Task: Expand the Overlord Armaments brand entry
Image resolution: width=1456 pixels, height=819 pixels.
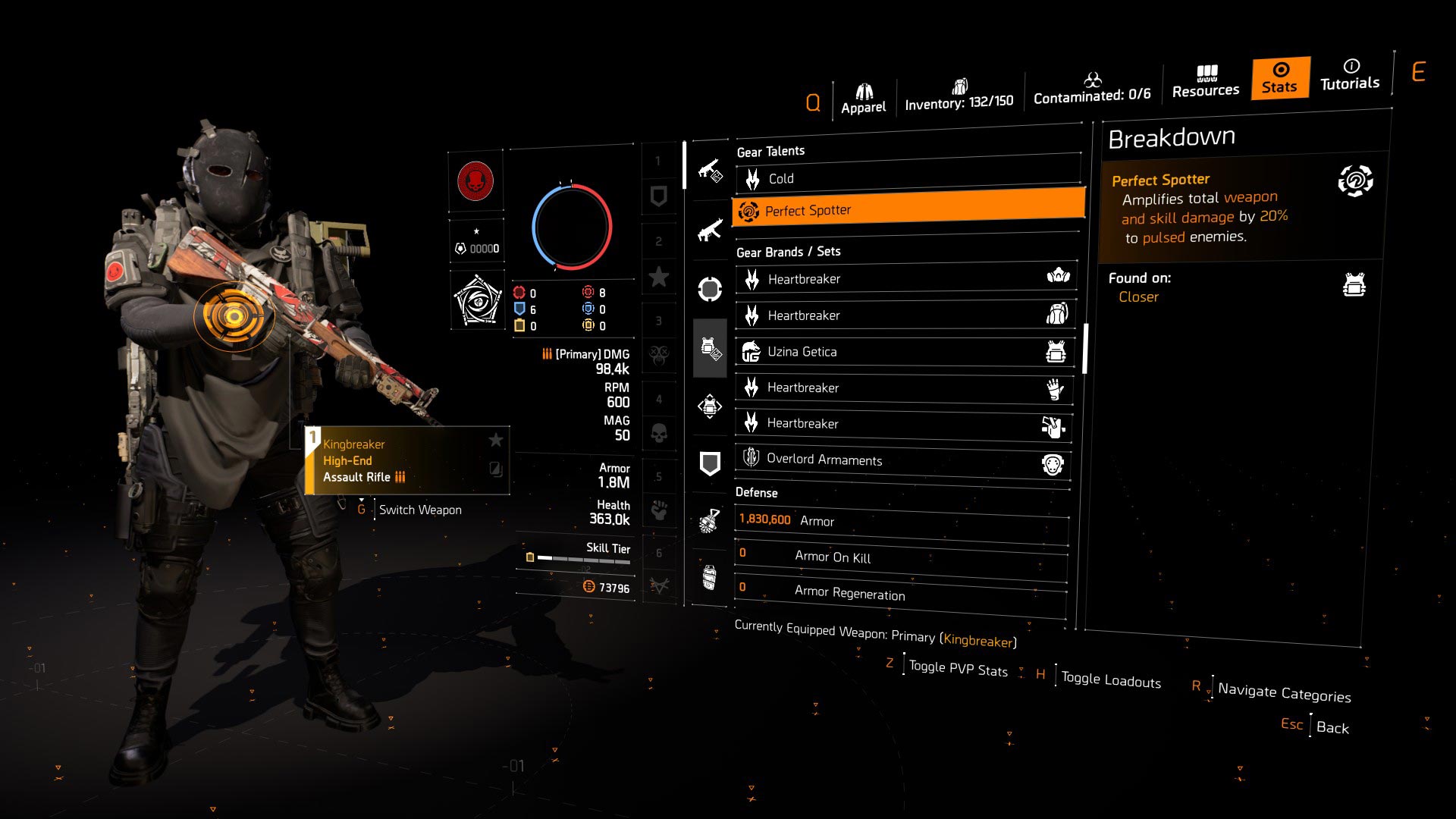Action: (x=906, y=460)
